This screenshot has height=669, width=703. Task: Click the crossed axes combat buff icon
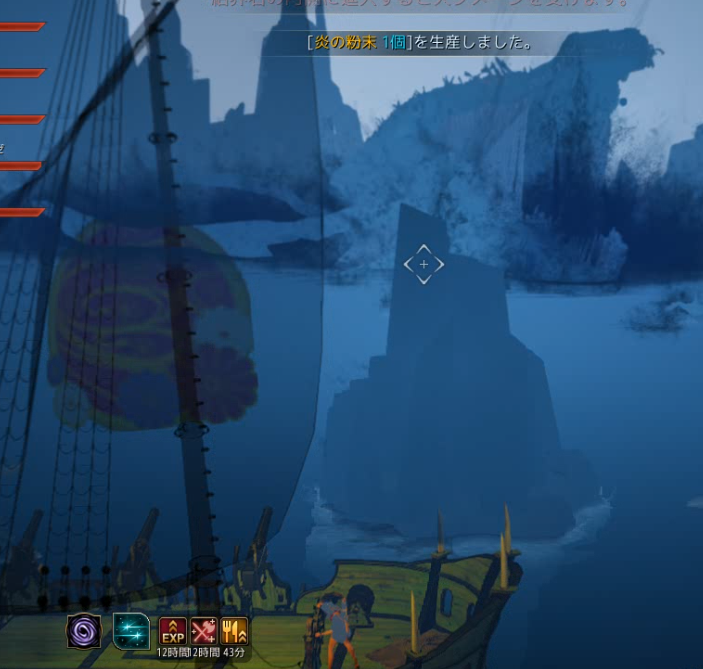click(204, 631)
